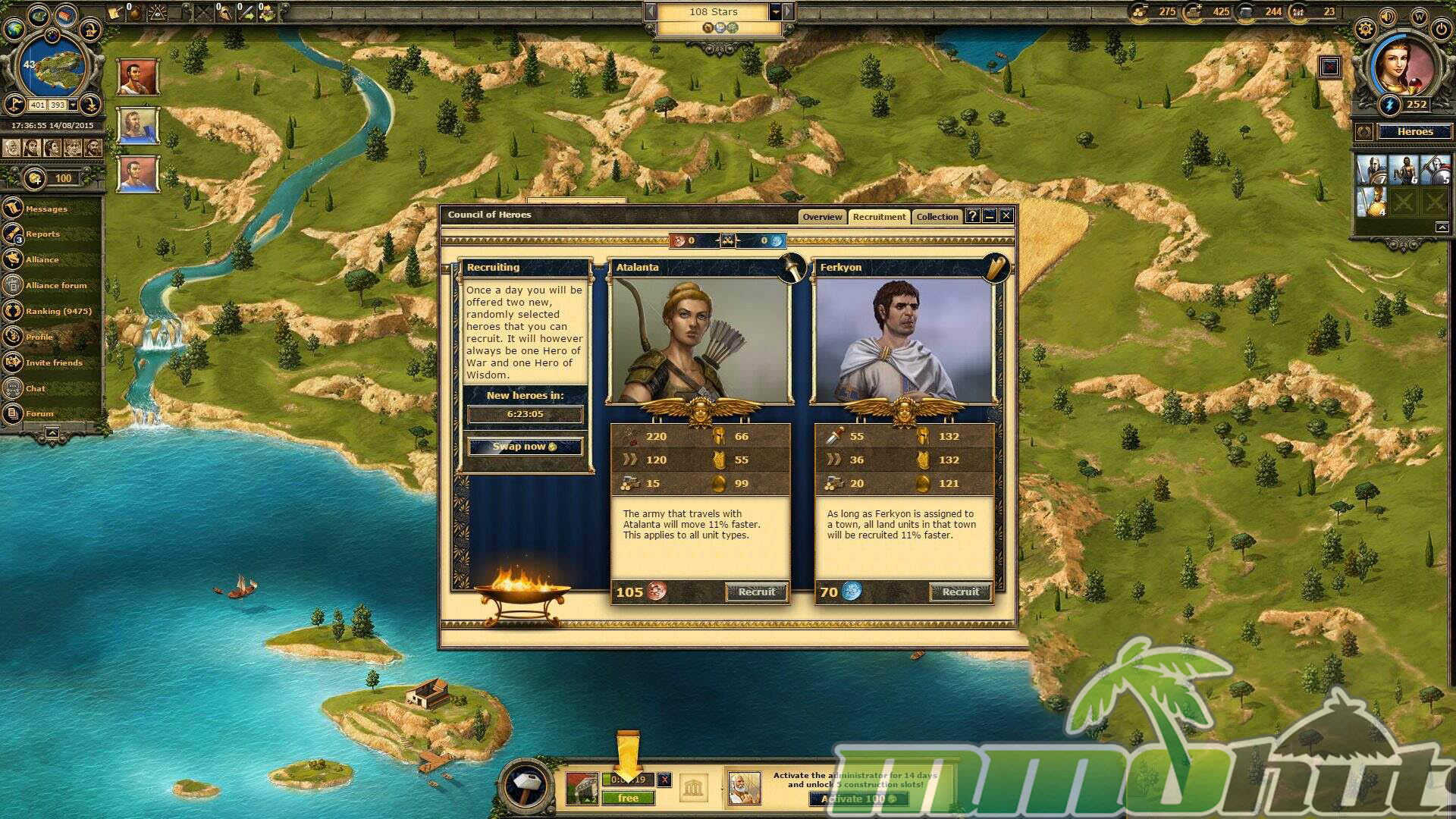
Task: Minimize the Council of Heroes window
Action: tap(990, 216)
